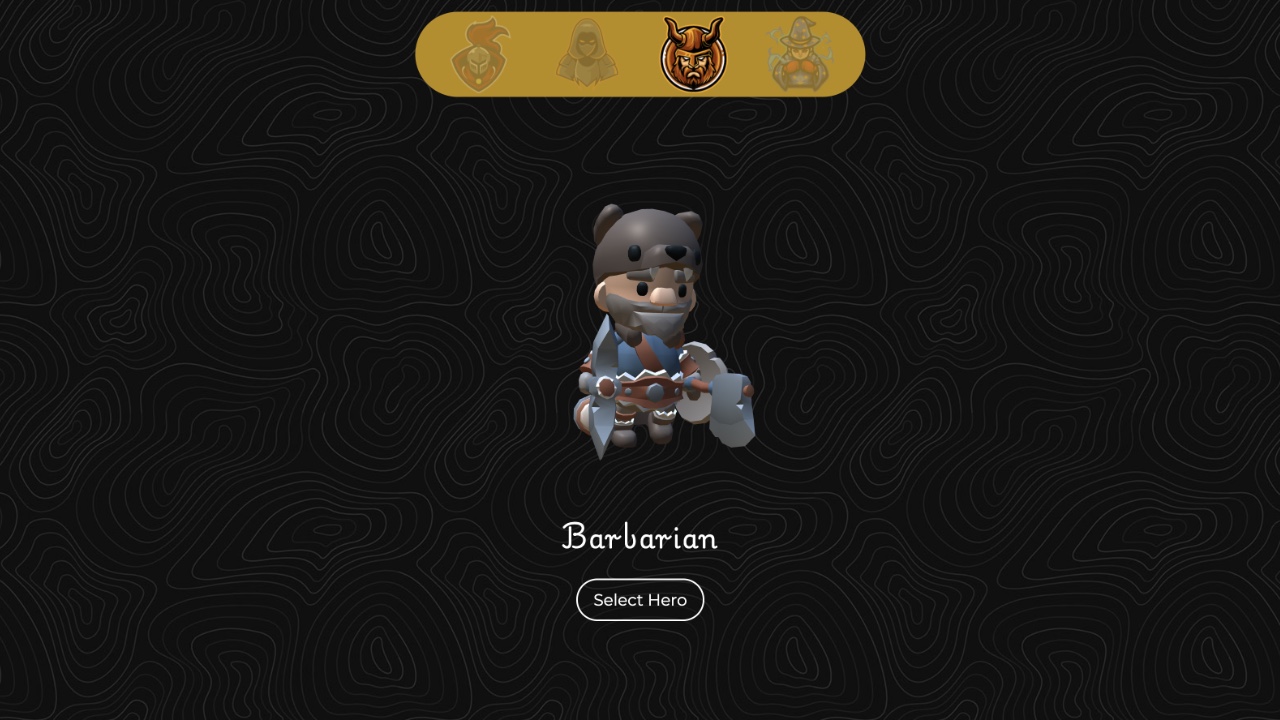
Task: Pick the hooded rogue hero portrait
Action: [x=587, y=55]
